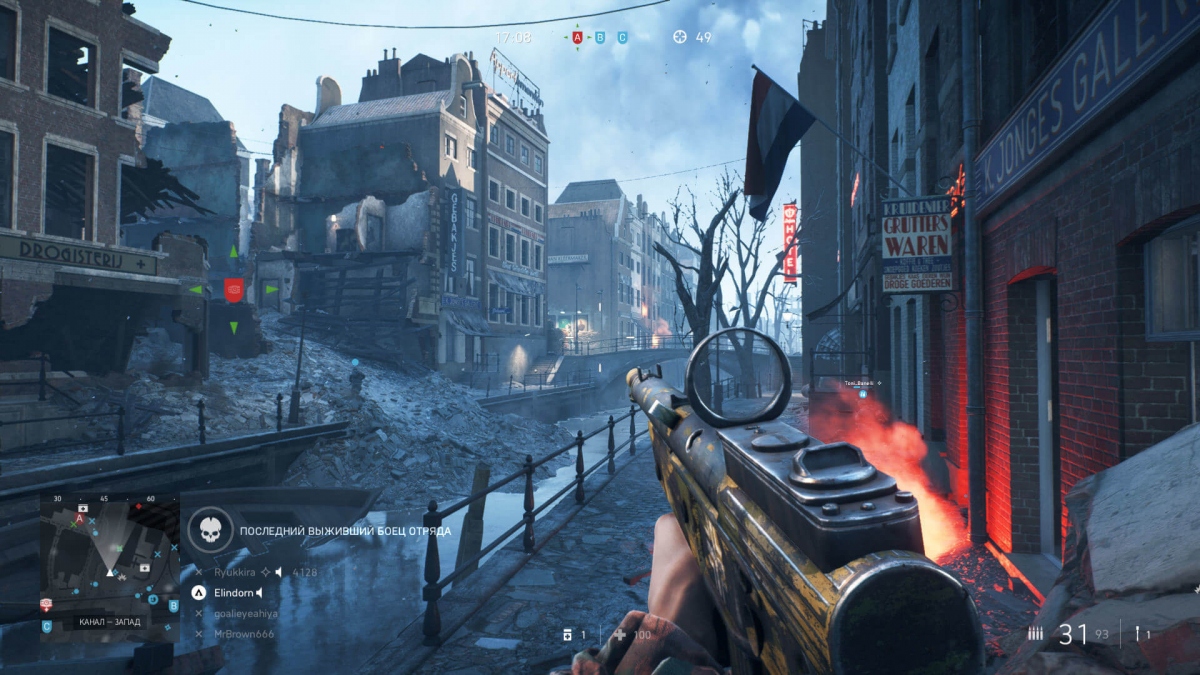
Task: Choose squad member goalieyeahiya in the list
Action: (245, 613)
